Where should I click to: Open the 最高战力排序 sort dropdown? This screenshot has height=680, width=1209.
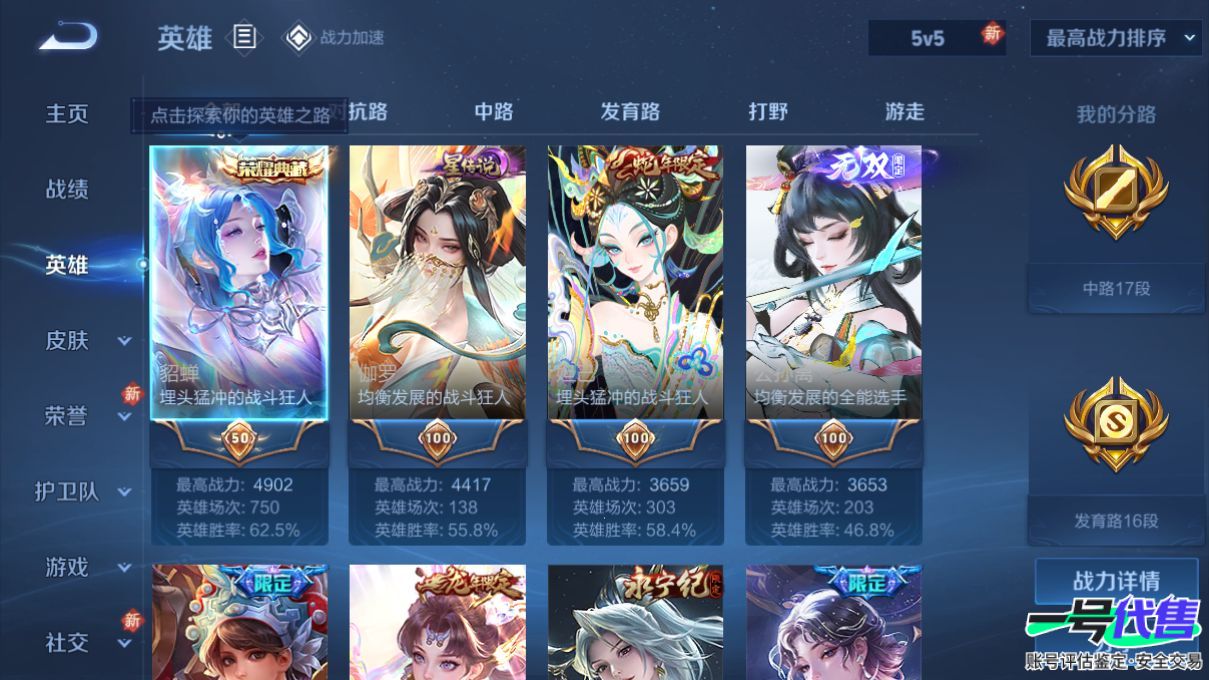[x=1115, y=38]
